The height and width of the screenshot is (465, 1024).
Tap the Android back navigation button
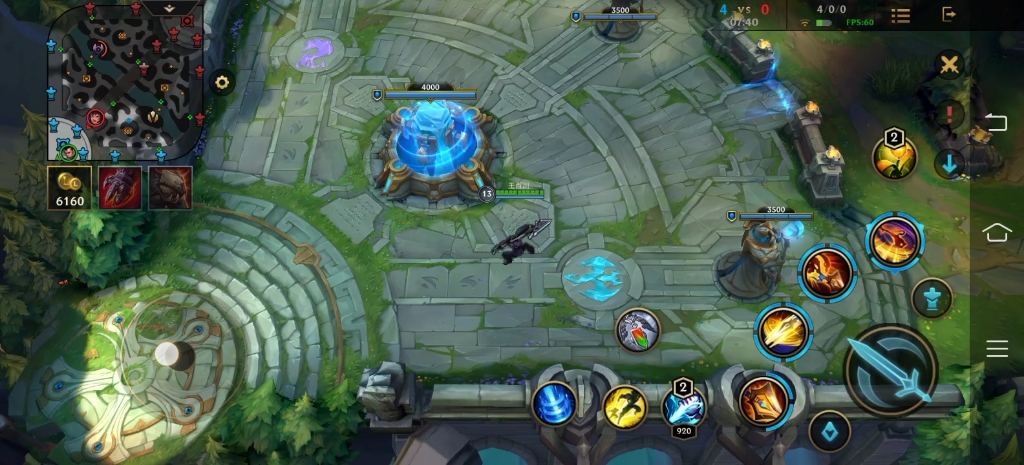(997, 123)
